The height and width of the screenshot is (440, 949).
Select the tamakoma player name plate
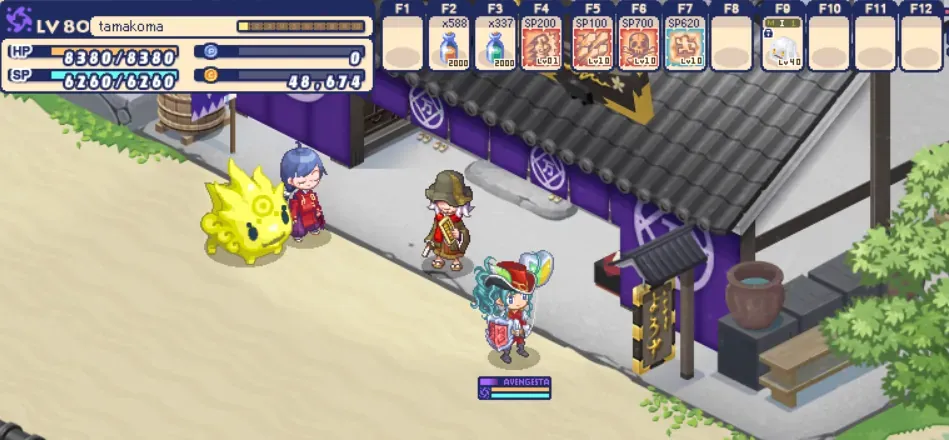[160, 27]
